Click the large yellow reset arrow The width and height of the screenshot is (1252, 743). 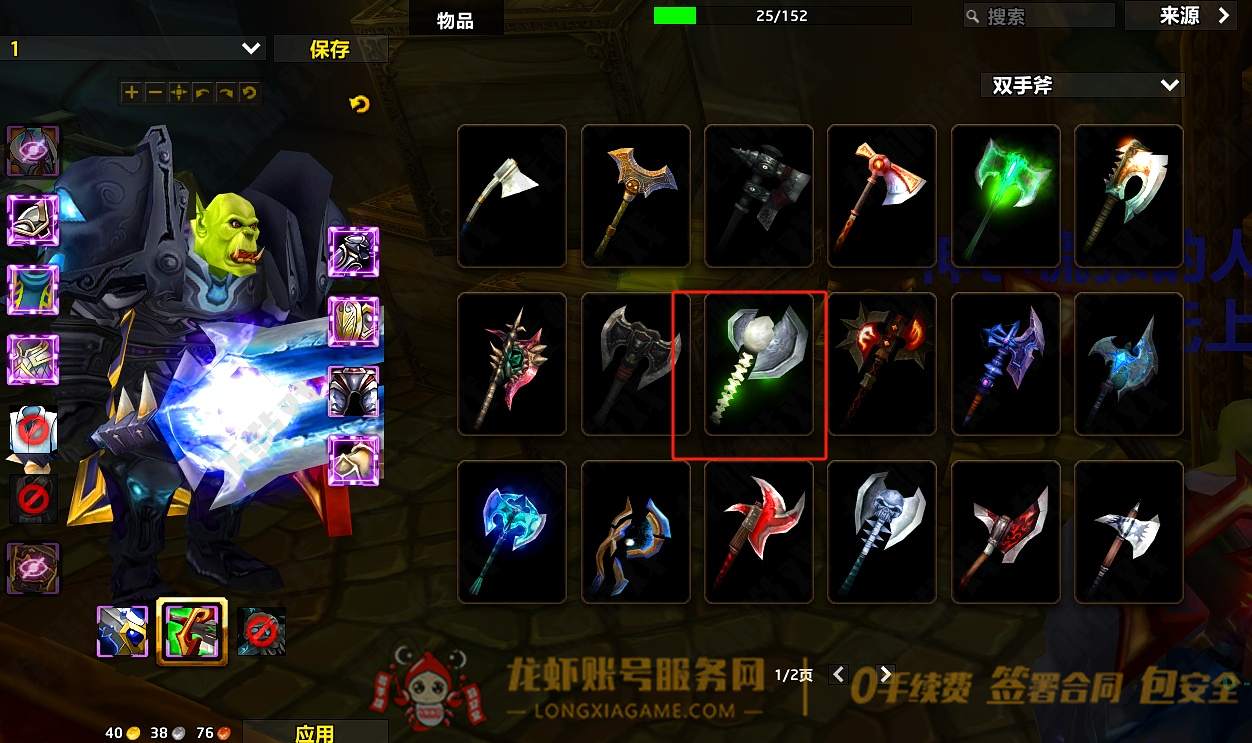tap(360, 103)
